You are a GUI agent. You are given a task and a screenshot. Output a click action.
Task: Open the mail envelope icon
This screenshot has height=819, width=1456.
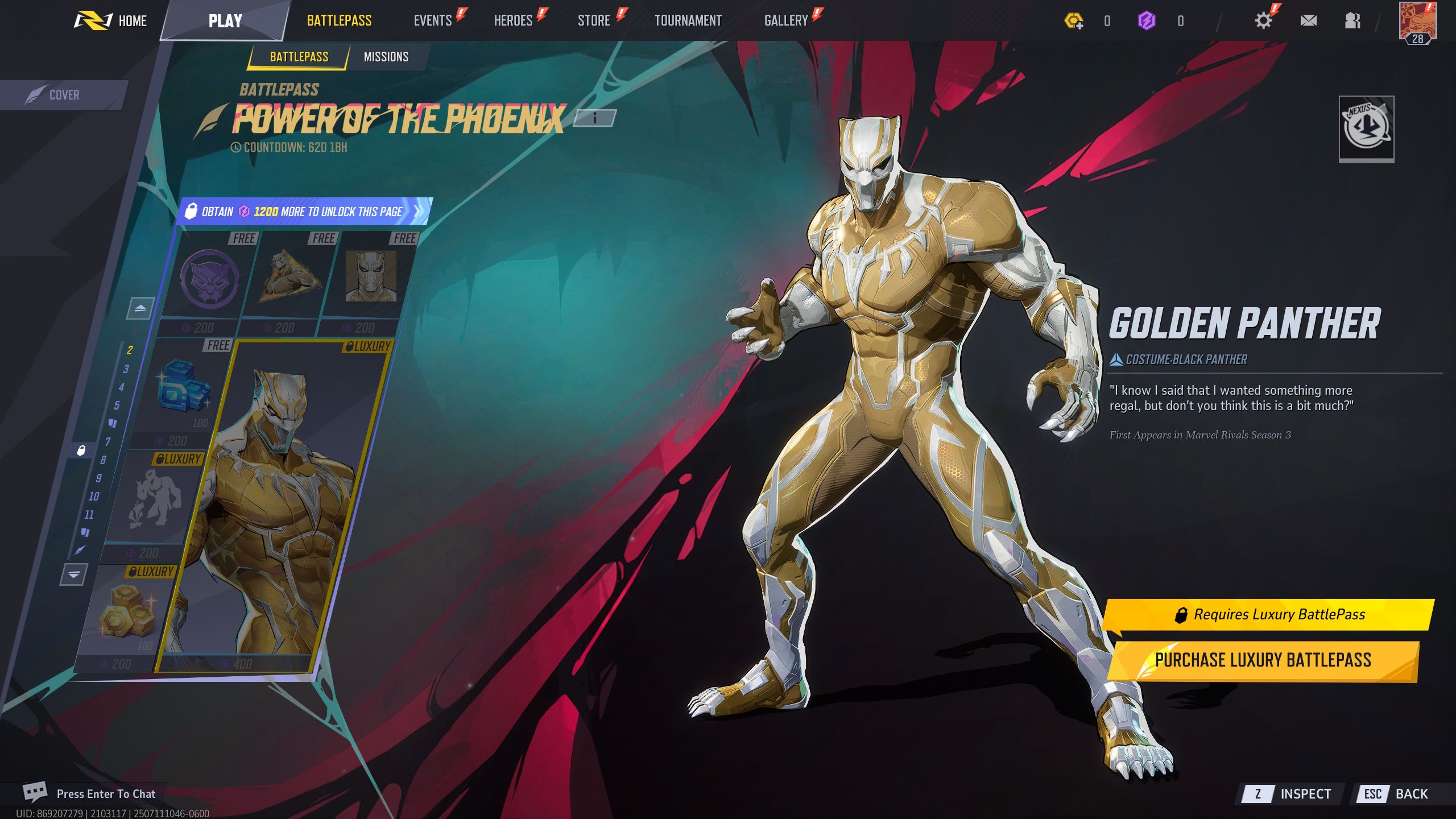click(1309, 20)
